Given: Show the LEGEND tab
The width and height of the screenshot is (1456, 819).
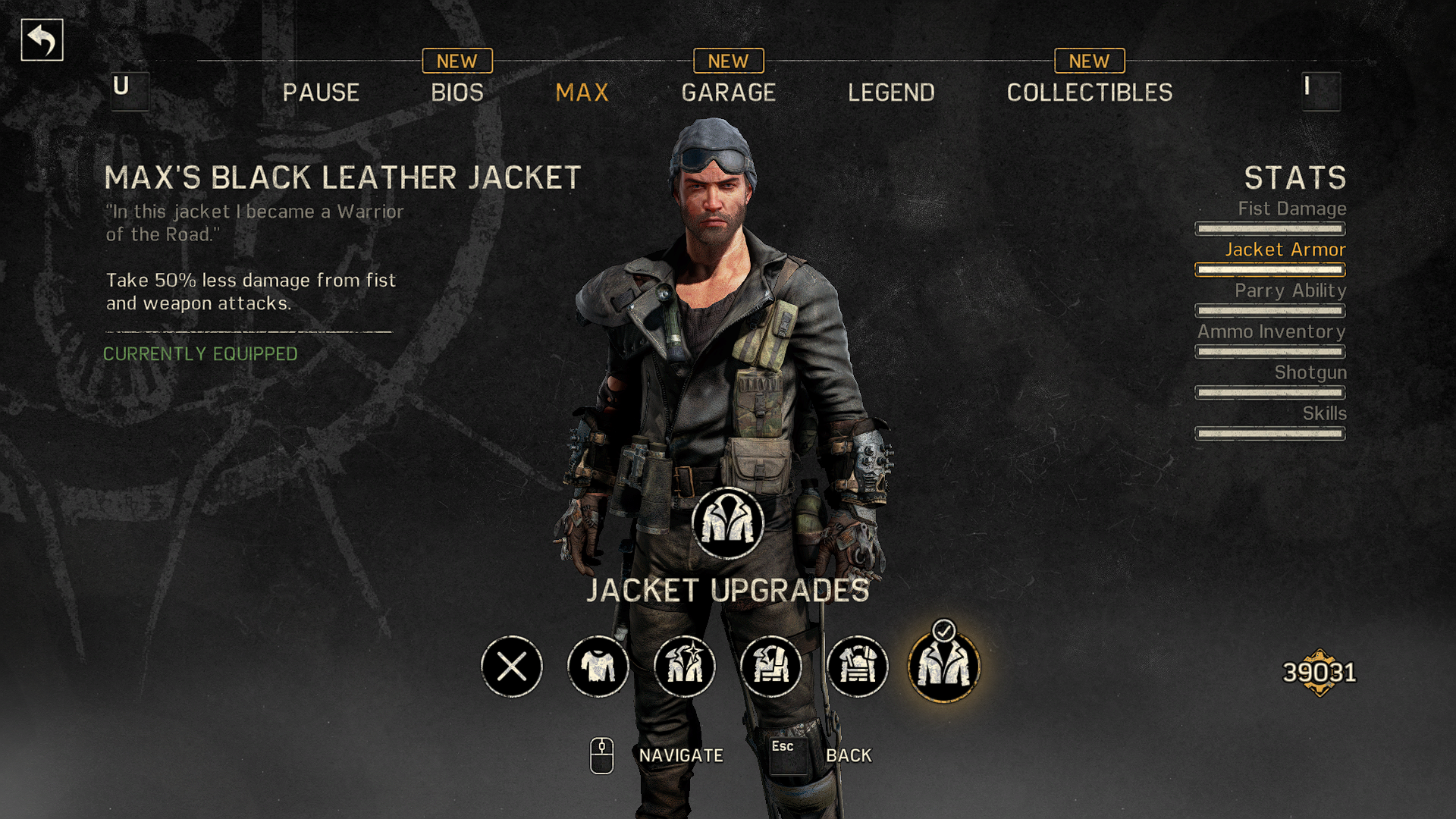Looking at the screenshot, I should point(891,93).
